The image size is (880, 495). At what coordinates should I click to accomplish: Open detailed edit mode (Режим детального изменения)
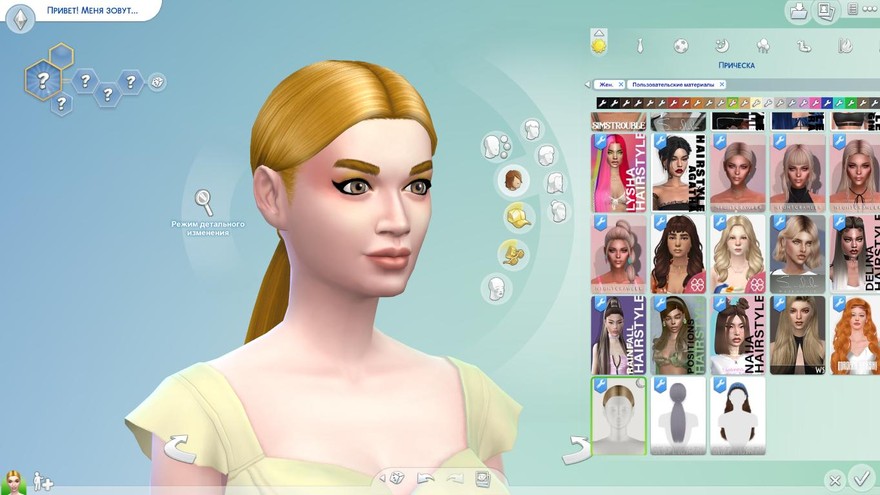pyautogui.click(x=204, y=204)
